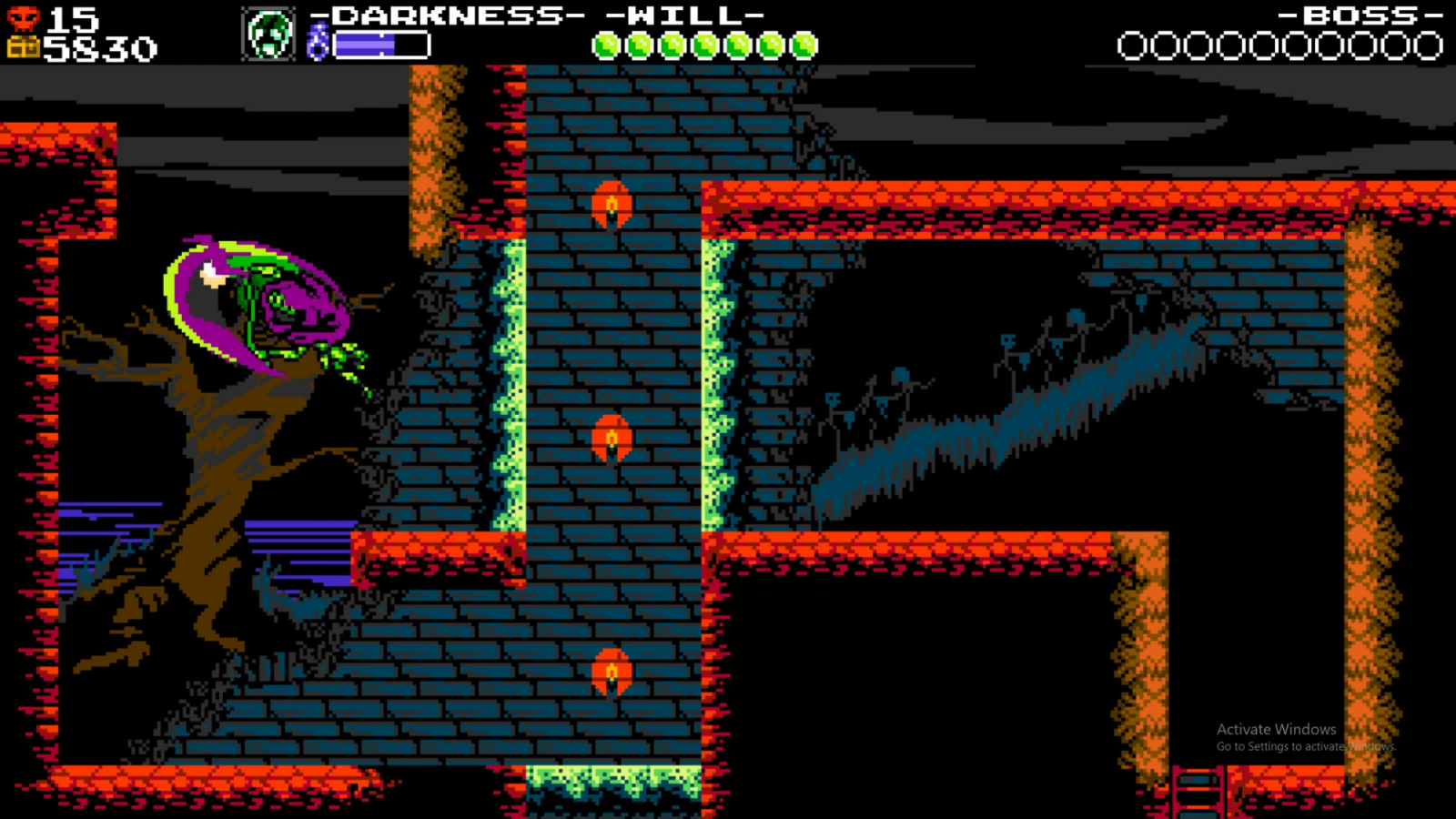Open the Activate Windows watermark link
Screen dimensions: 1456x819
click(1274, 729)
